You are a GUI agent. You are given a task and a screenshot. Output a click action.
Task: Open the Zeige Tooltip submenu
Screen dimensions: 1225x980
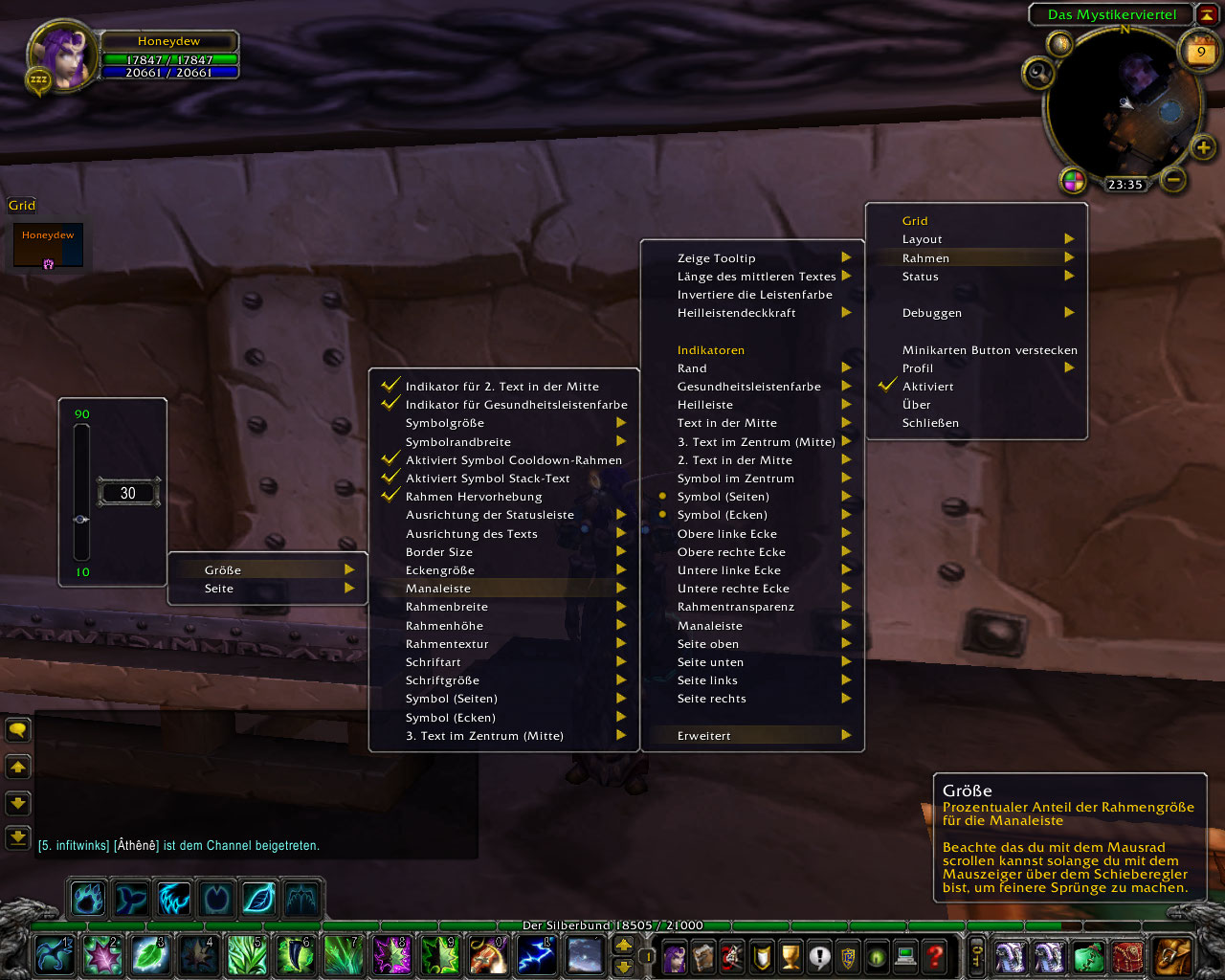coord(717,258)
